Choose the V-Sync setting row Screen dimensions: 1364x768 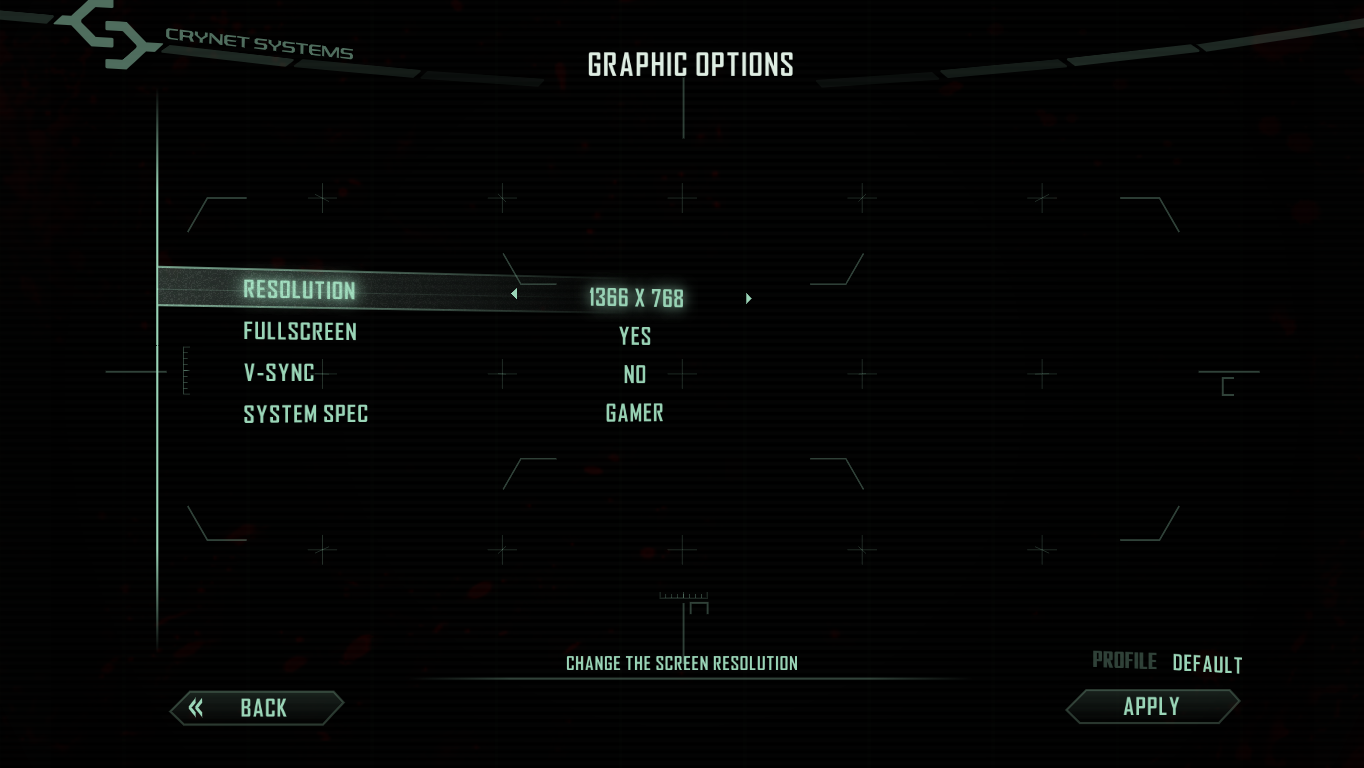click(x=279, y=372)
